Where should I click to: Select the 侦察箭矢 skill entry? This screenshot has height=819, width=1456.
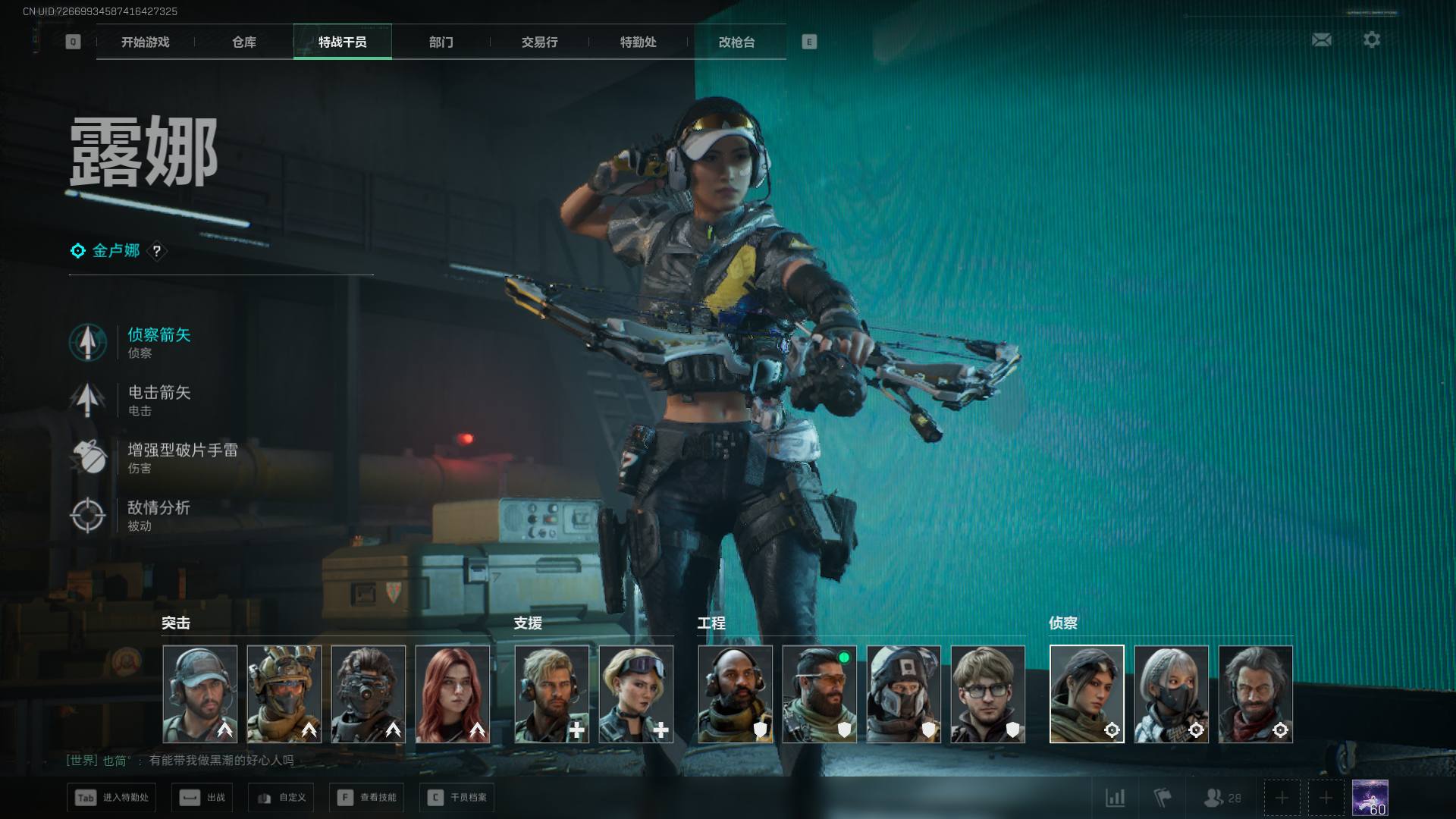click(x=158, y=342)
